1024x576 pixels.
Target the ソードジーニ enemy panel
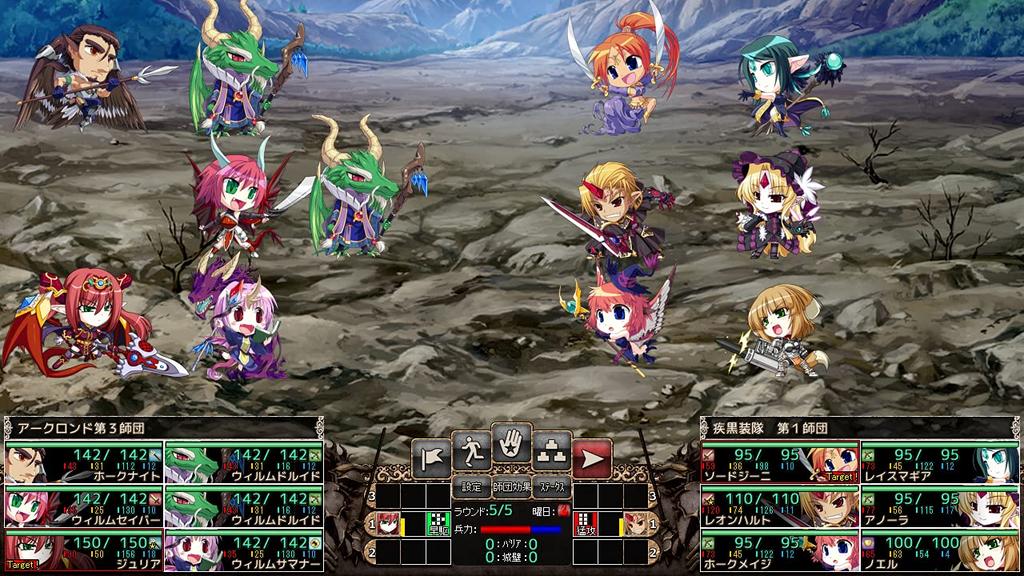coord(779,462)
